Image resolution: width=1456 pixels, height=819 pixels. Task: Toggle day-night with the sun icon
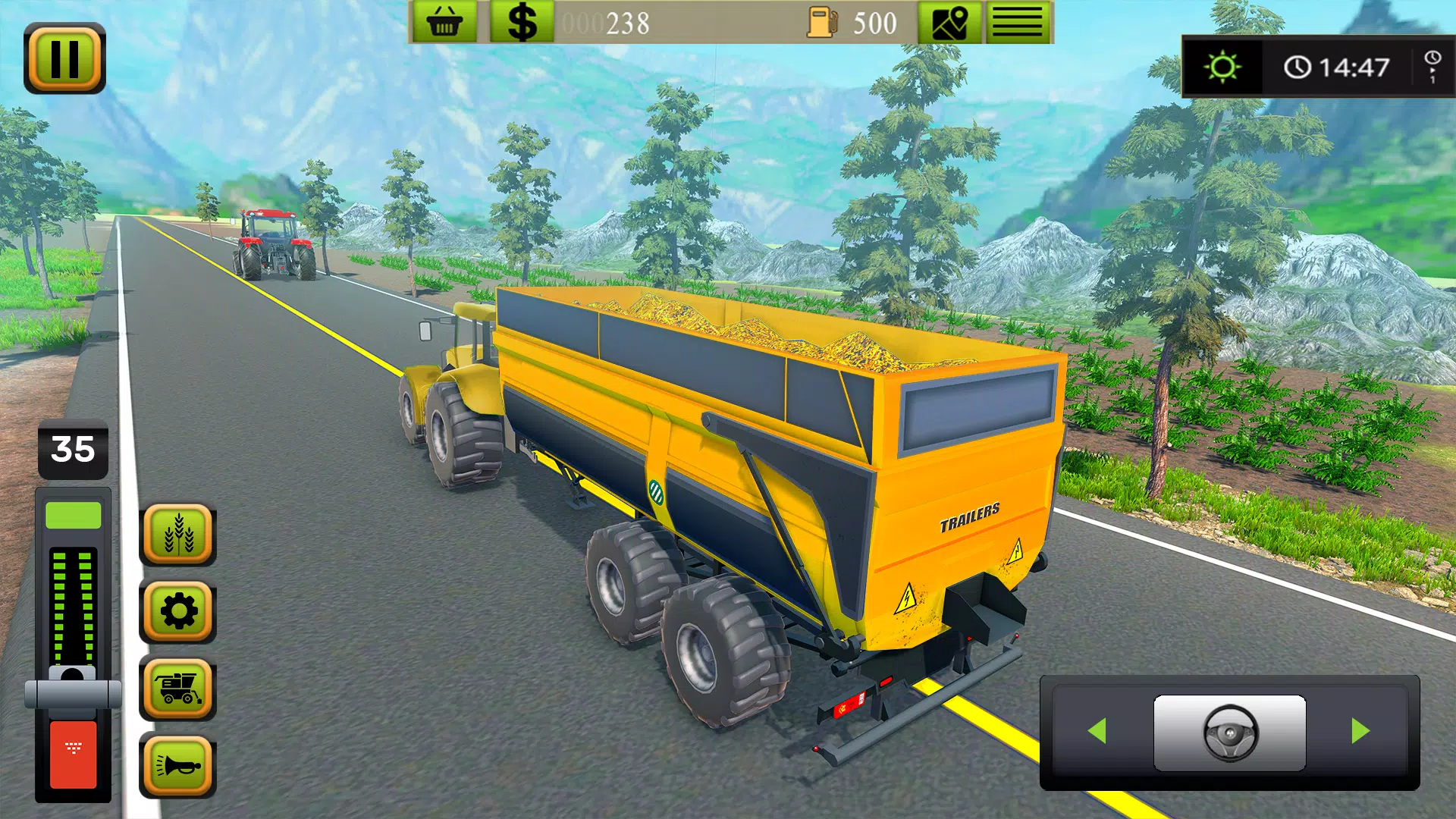click(x=1222, y=67)
